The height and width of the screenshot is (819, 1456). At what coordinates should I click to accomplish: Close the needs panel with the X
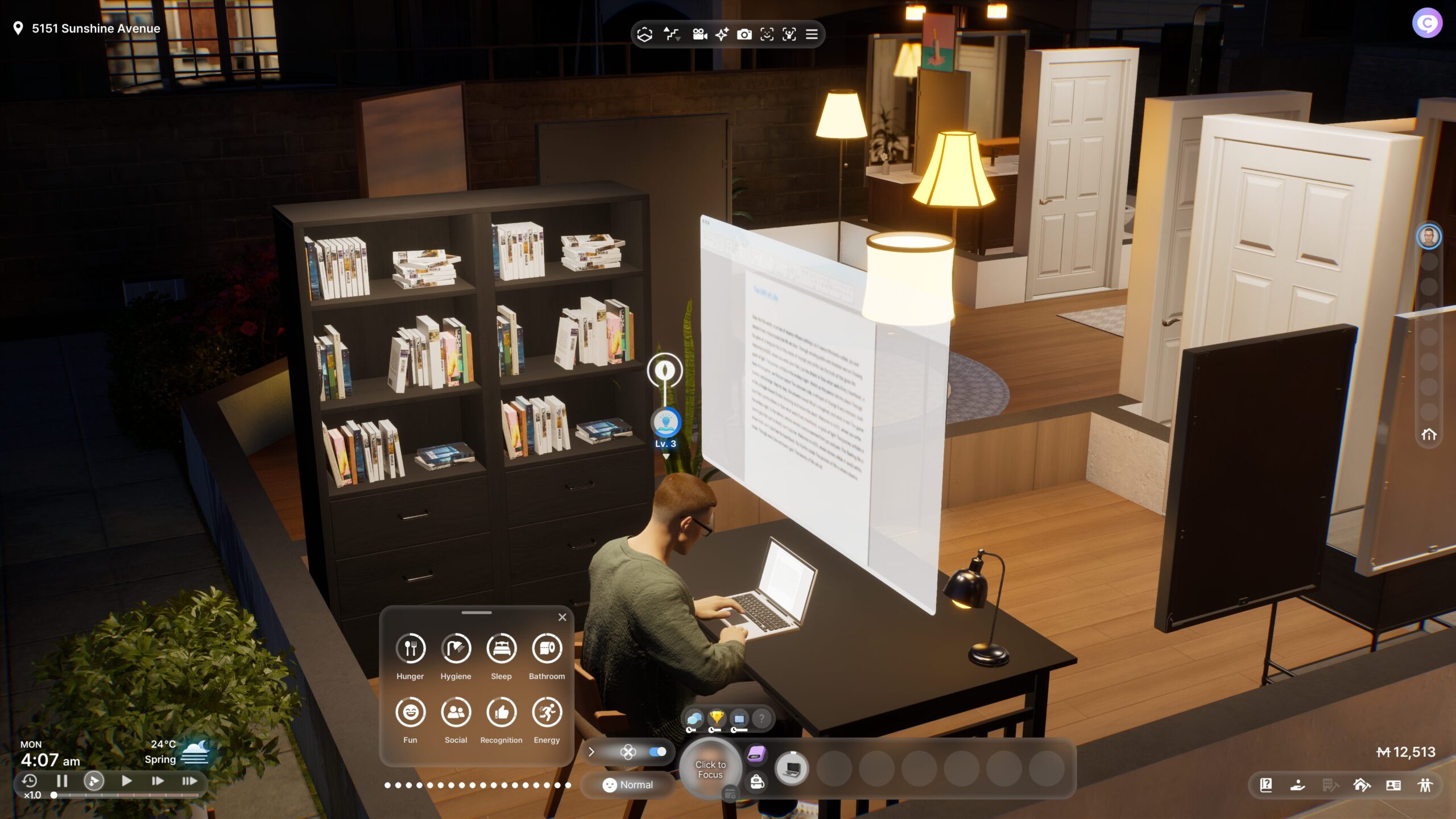click(562, 617)
